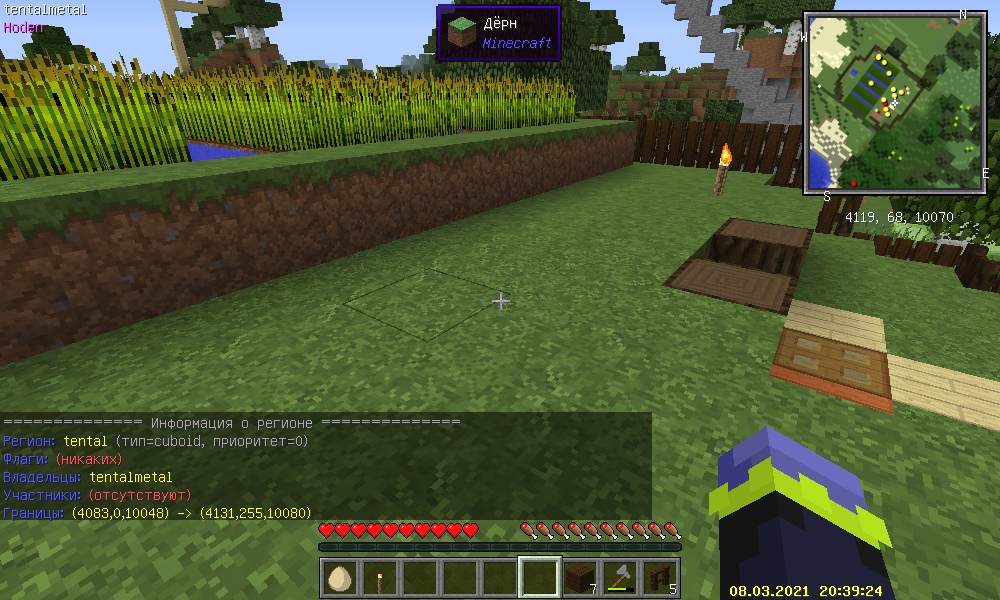
Task: Click the Дёрн block tooltip panel
Action: coord(498,33)
